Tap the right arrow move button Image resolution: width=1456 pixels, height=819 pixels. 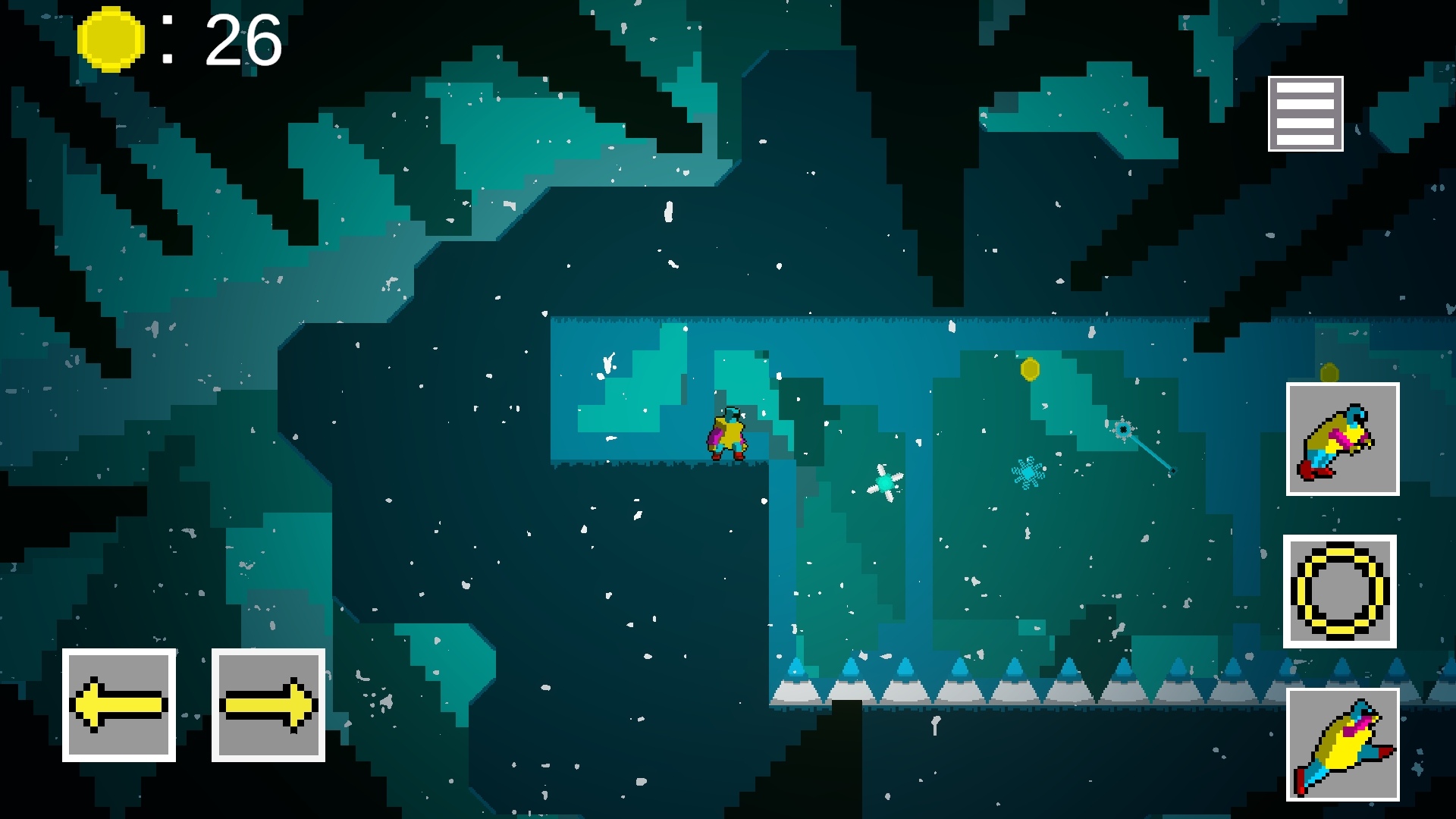(x=268, y=705)
